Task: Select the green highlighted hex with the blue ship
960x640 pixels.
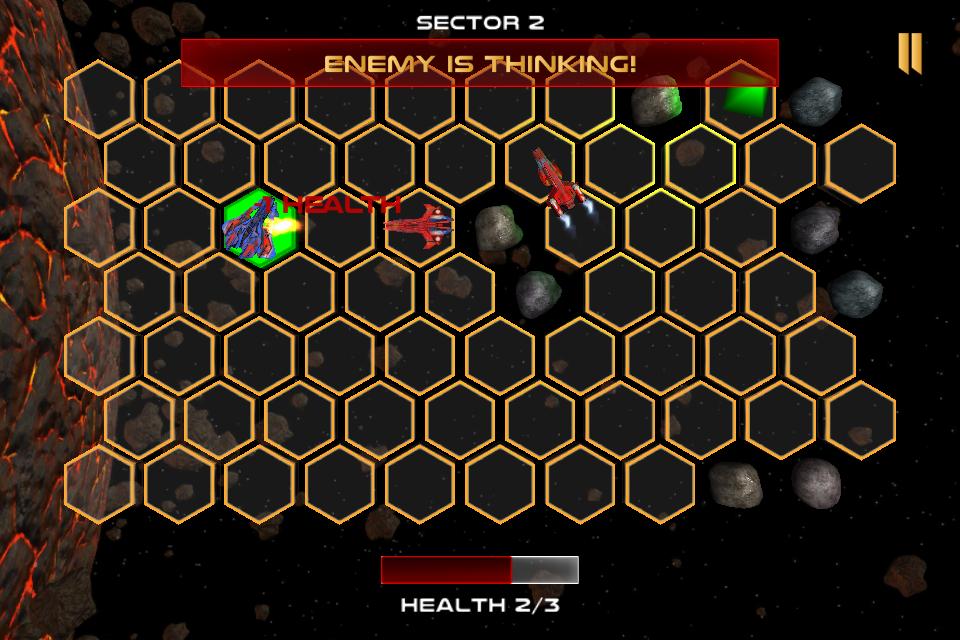Action: click(259, 227)
